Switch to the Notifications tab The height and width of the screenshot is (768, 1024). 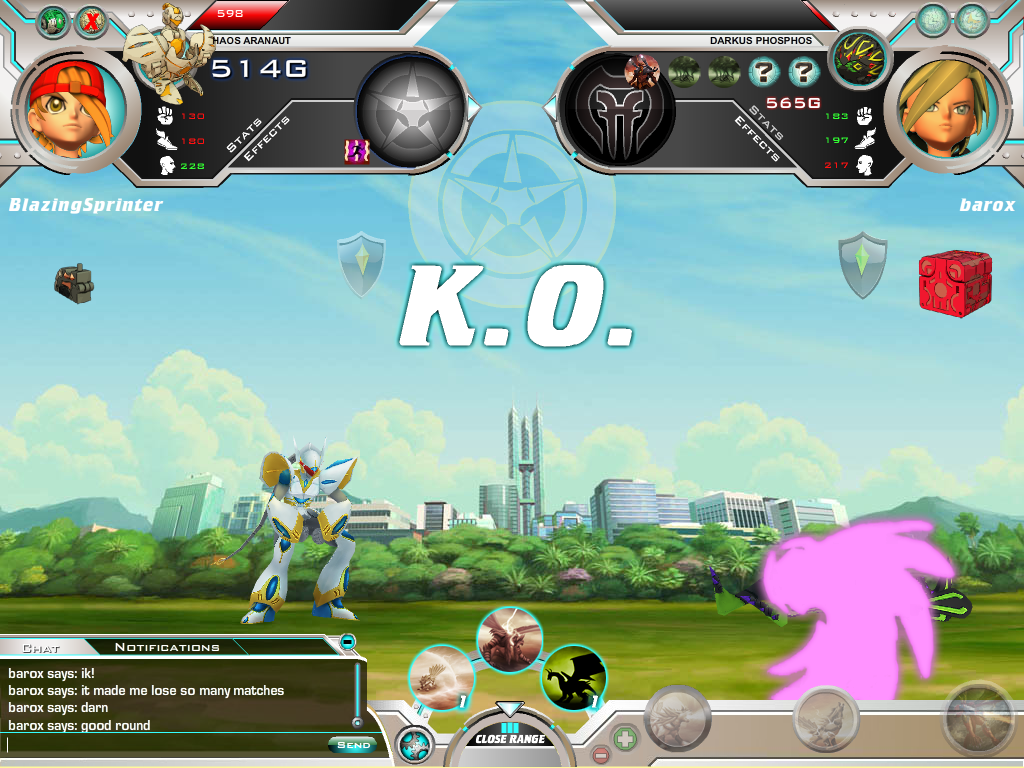pyautogui.click(x=167, y=647)
